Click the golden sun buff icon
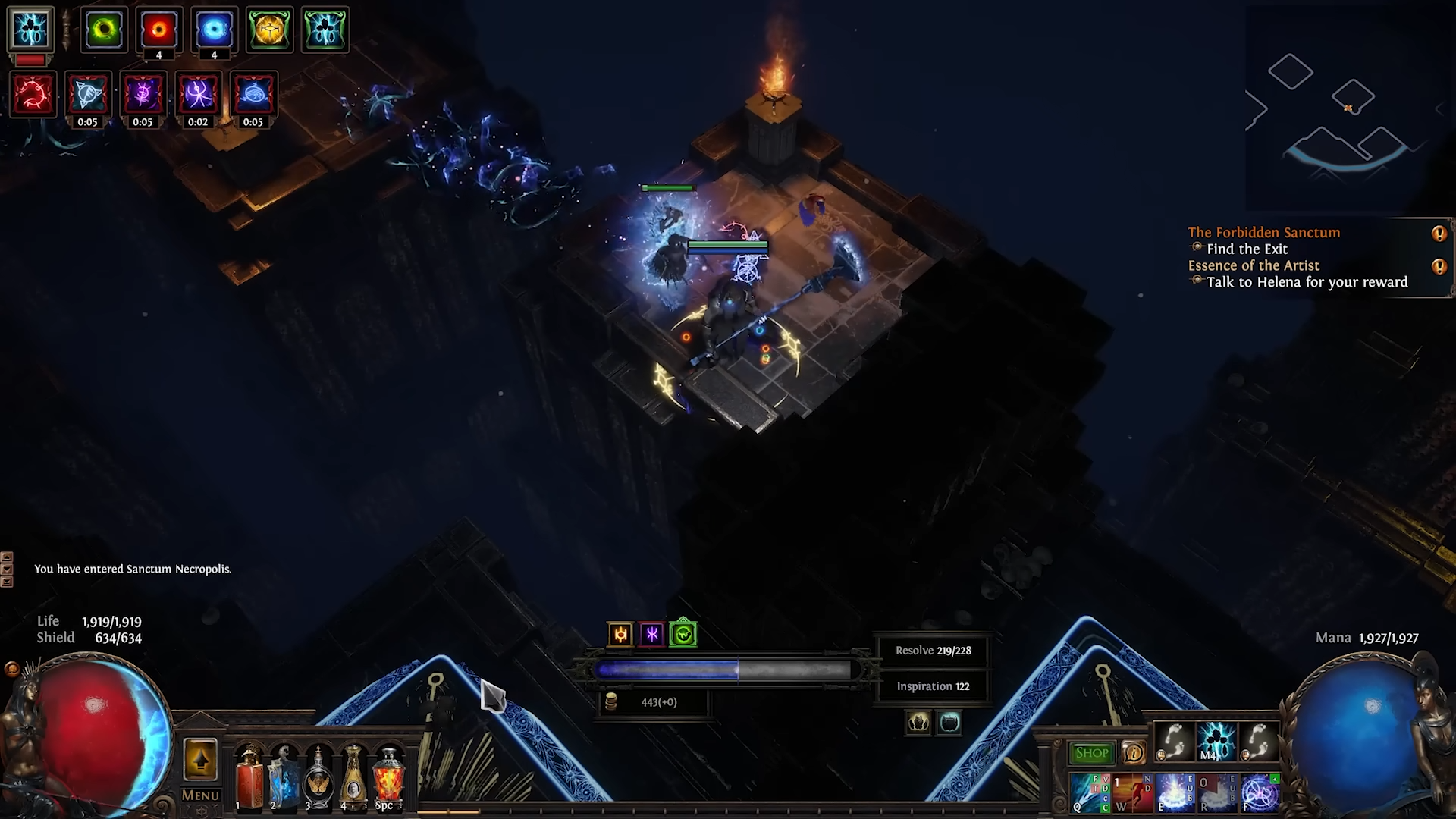Screen dimensions: 1456x819 pyautogui.click(x=620, y=635)
